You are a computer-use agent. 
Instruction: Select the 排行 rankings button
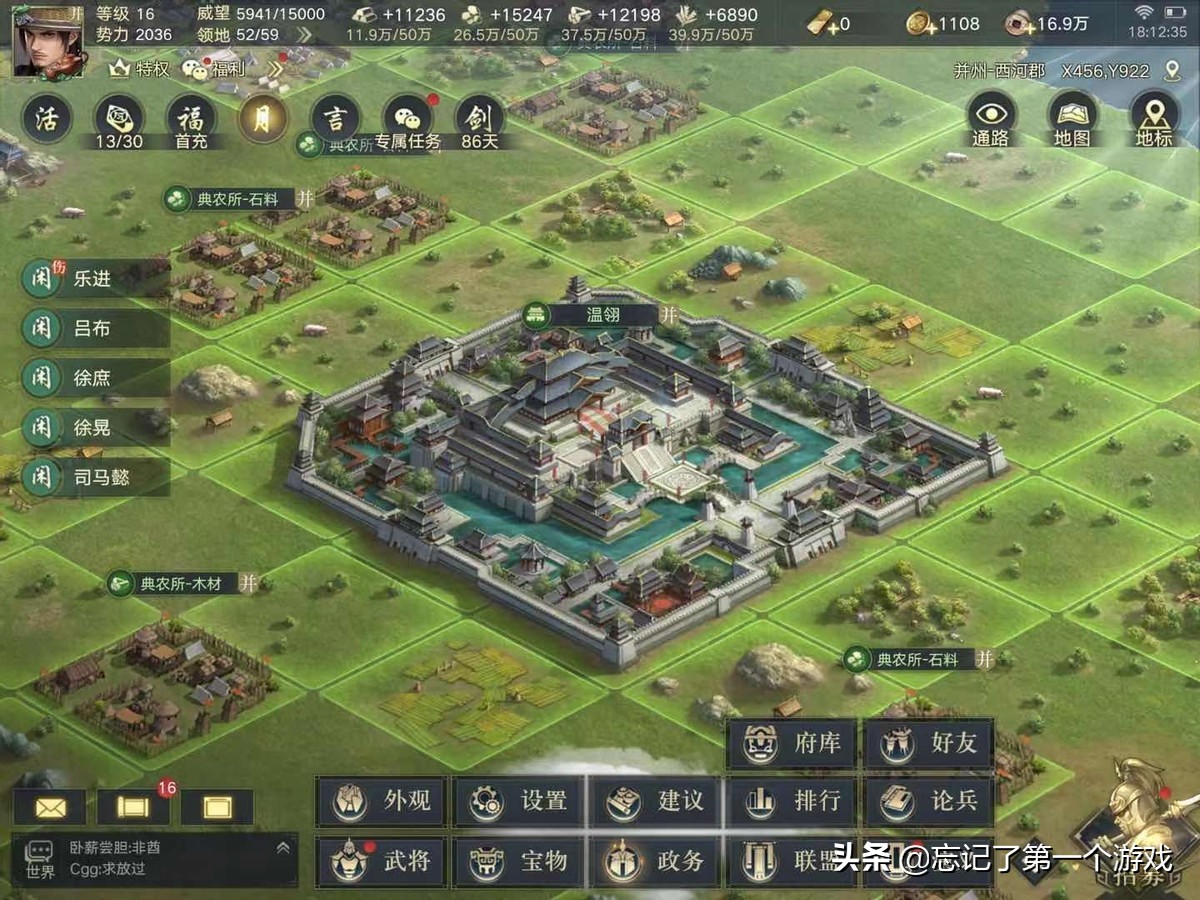click(x=791, y=801)
